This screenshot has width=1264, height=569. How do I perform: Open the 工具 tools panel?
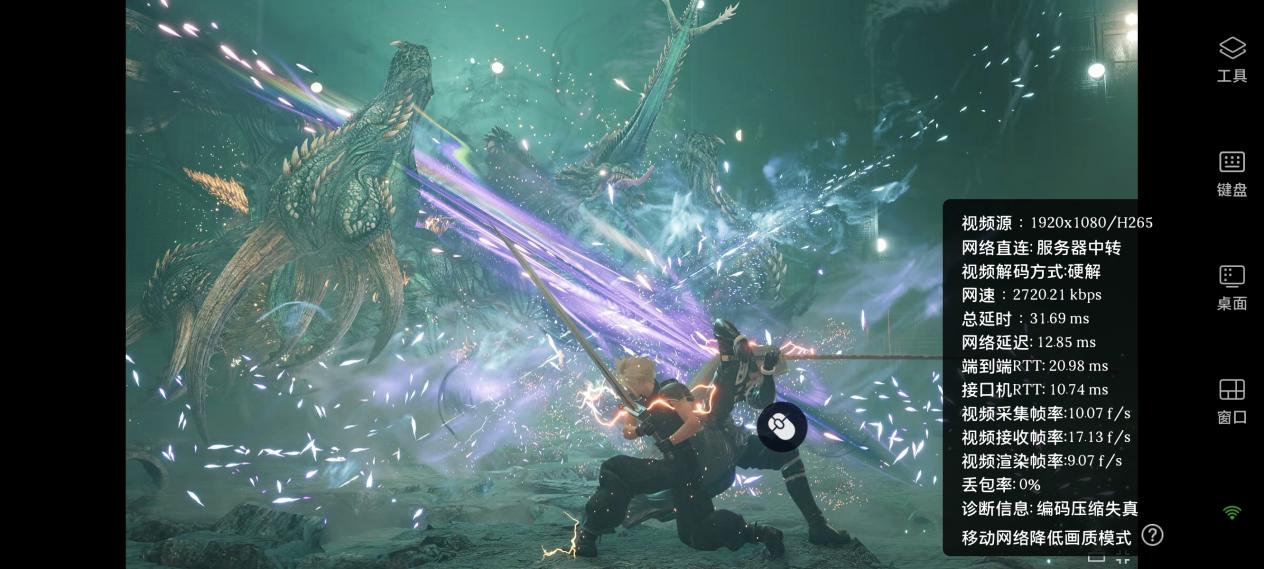point(1231,58)
